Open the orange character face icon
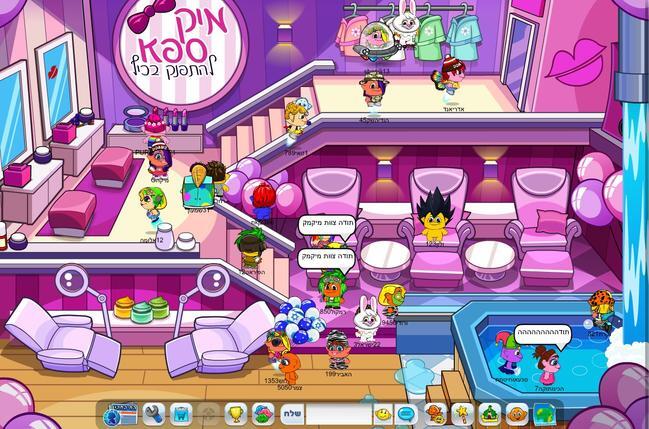The width and height of the screenshot is (649, 429). click(x=435, y=413)
